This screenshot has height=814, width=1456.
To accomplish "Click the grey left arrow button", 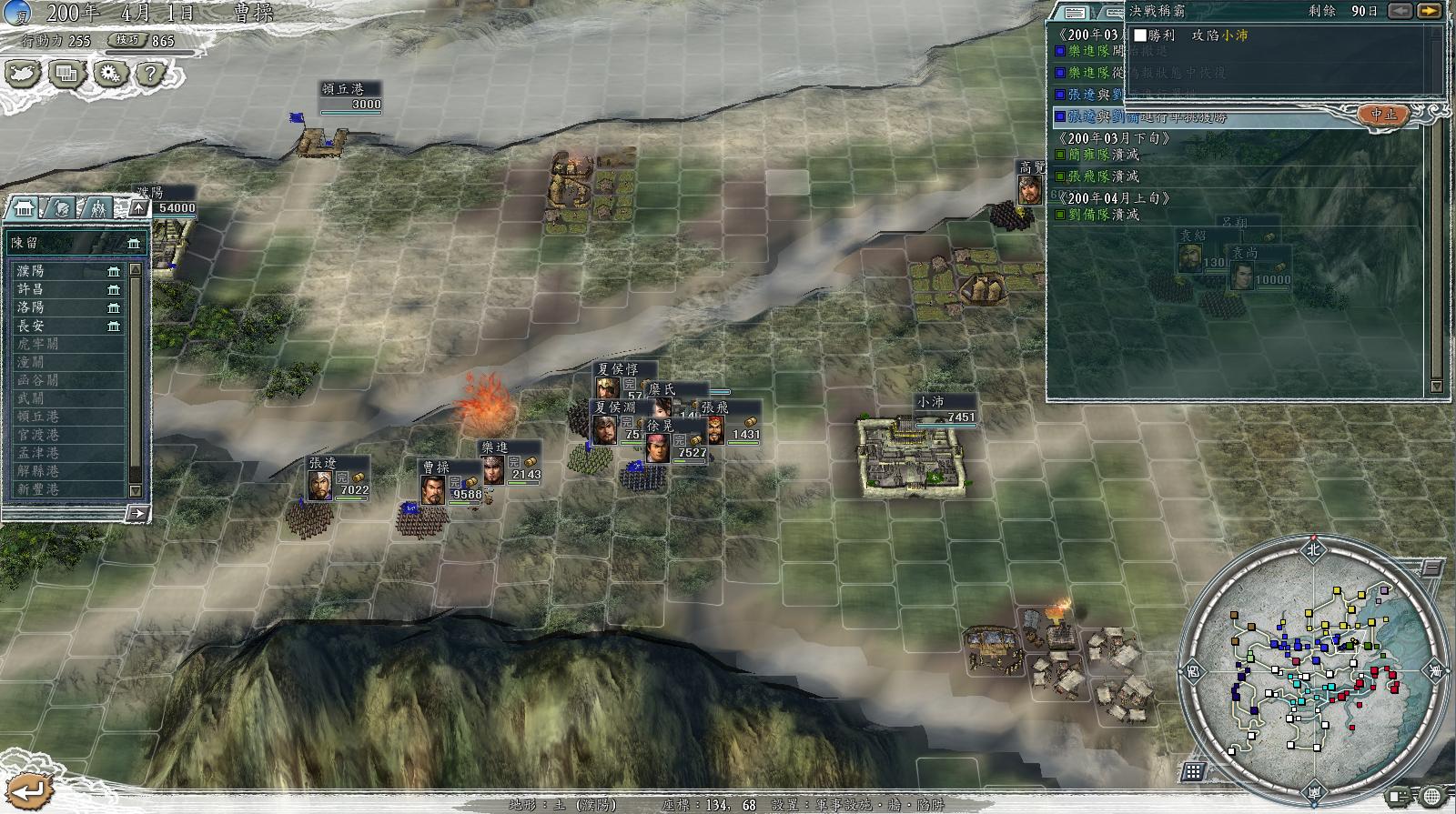I will (1400, 11).
